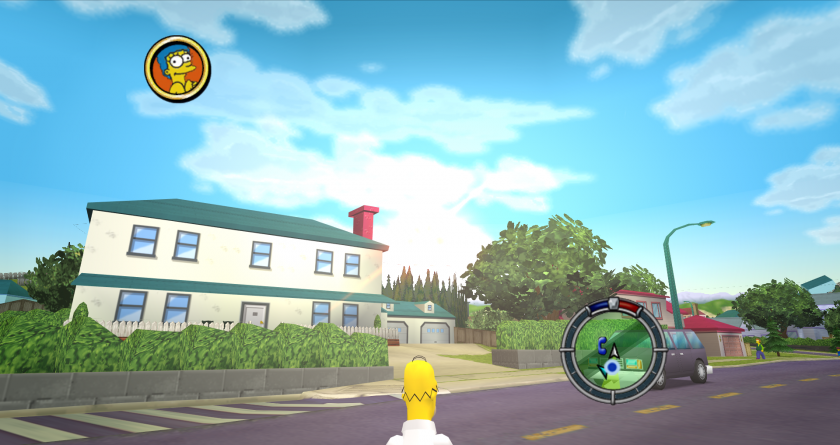
Task: Open the circular radar minimap
Action: coord(612,352)
